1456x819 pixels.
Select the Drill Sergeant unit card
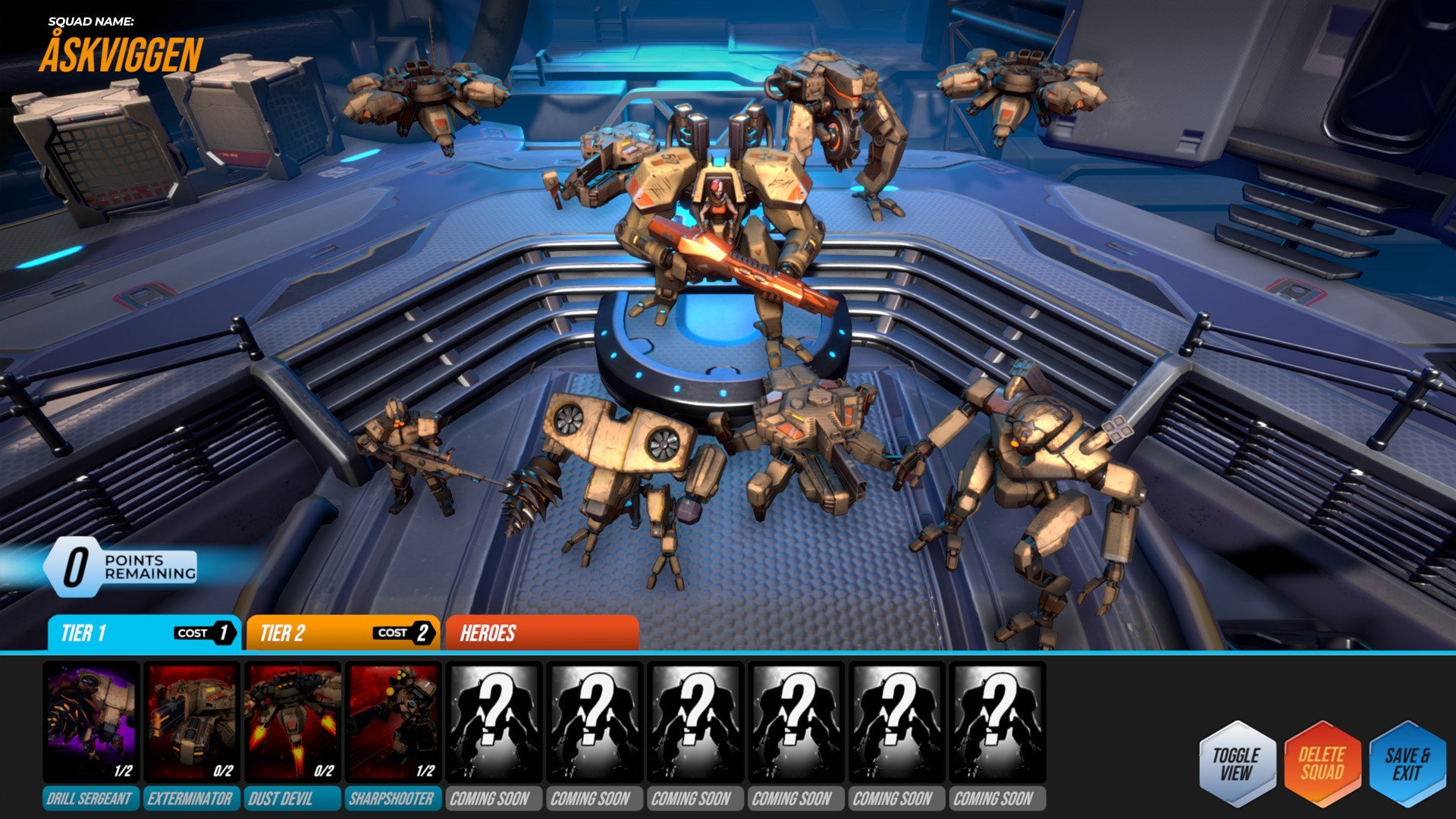(91, 722)
